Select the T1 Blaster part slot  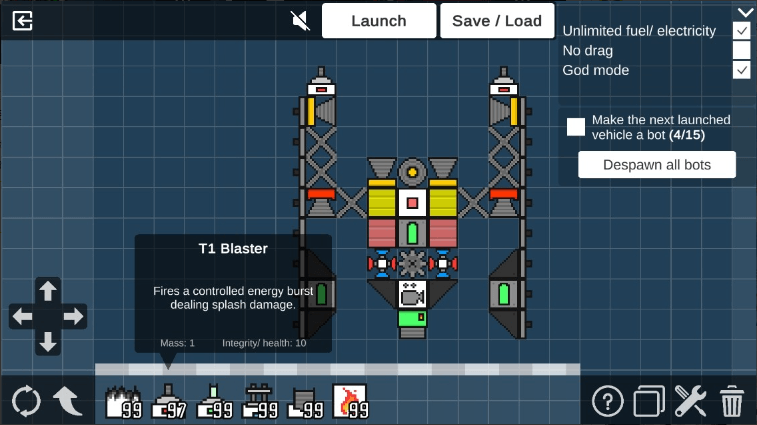[168, 401]
